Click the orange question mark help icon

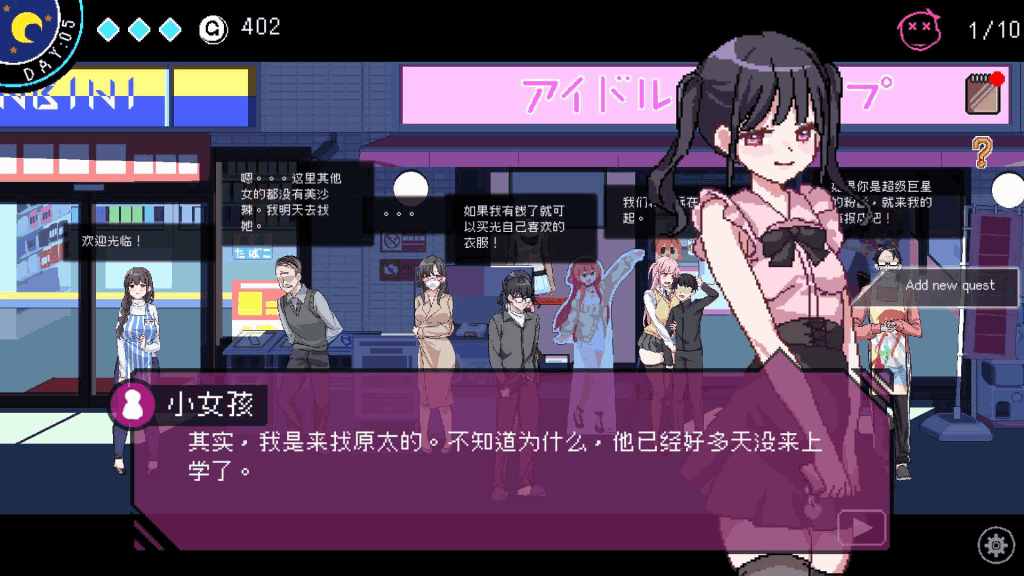(x=982, y=152)
